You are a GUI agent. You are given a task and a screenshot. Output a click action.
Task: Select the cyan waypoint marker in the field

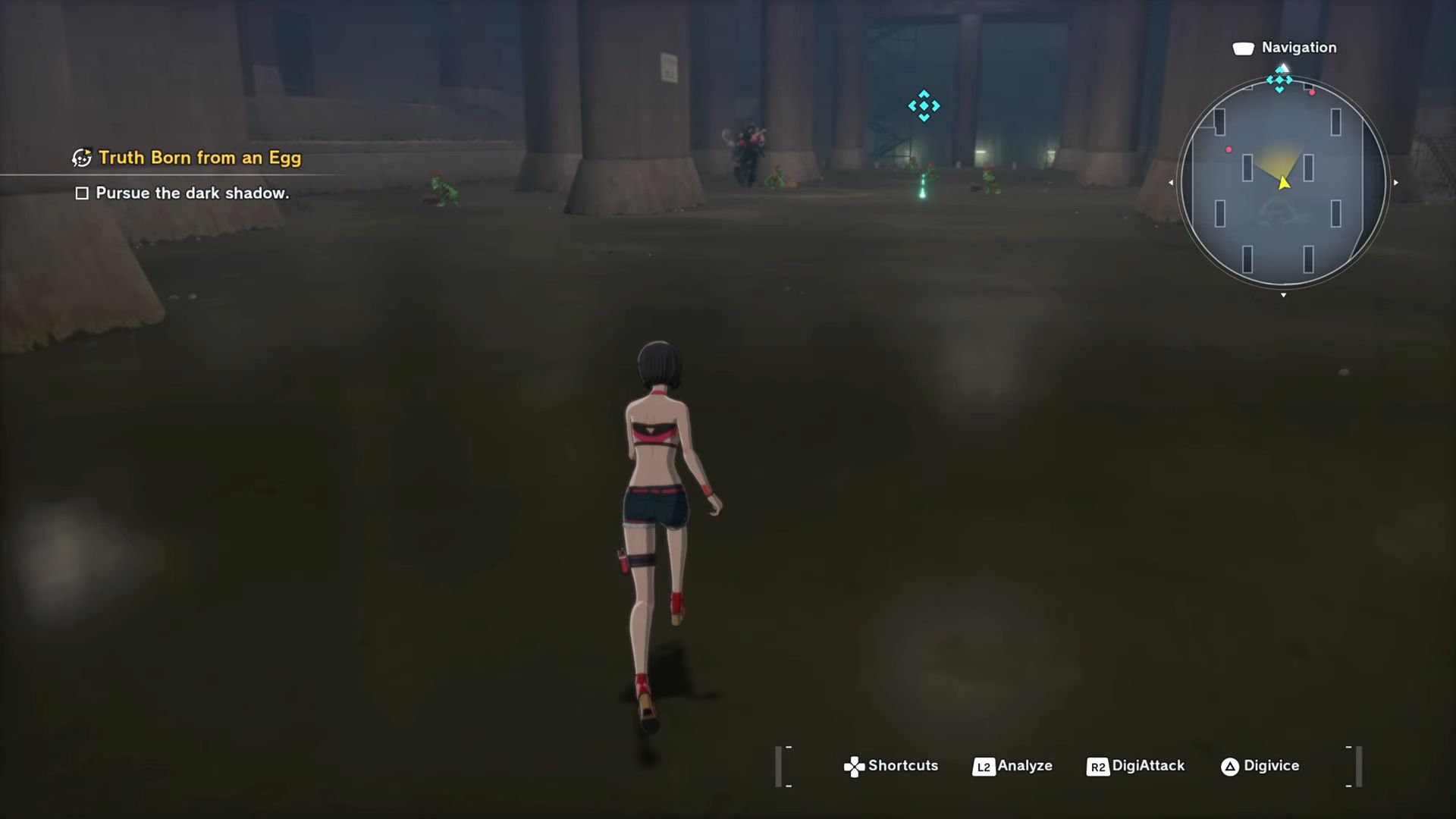pos(924,106)
